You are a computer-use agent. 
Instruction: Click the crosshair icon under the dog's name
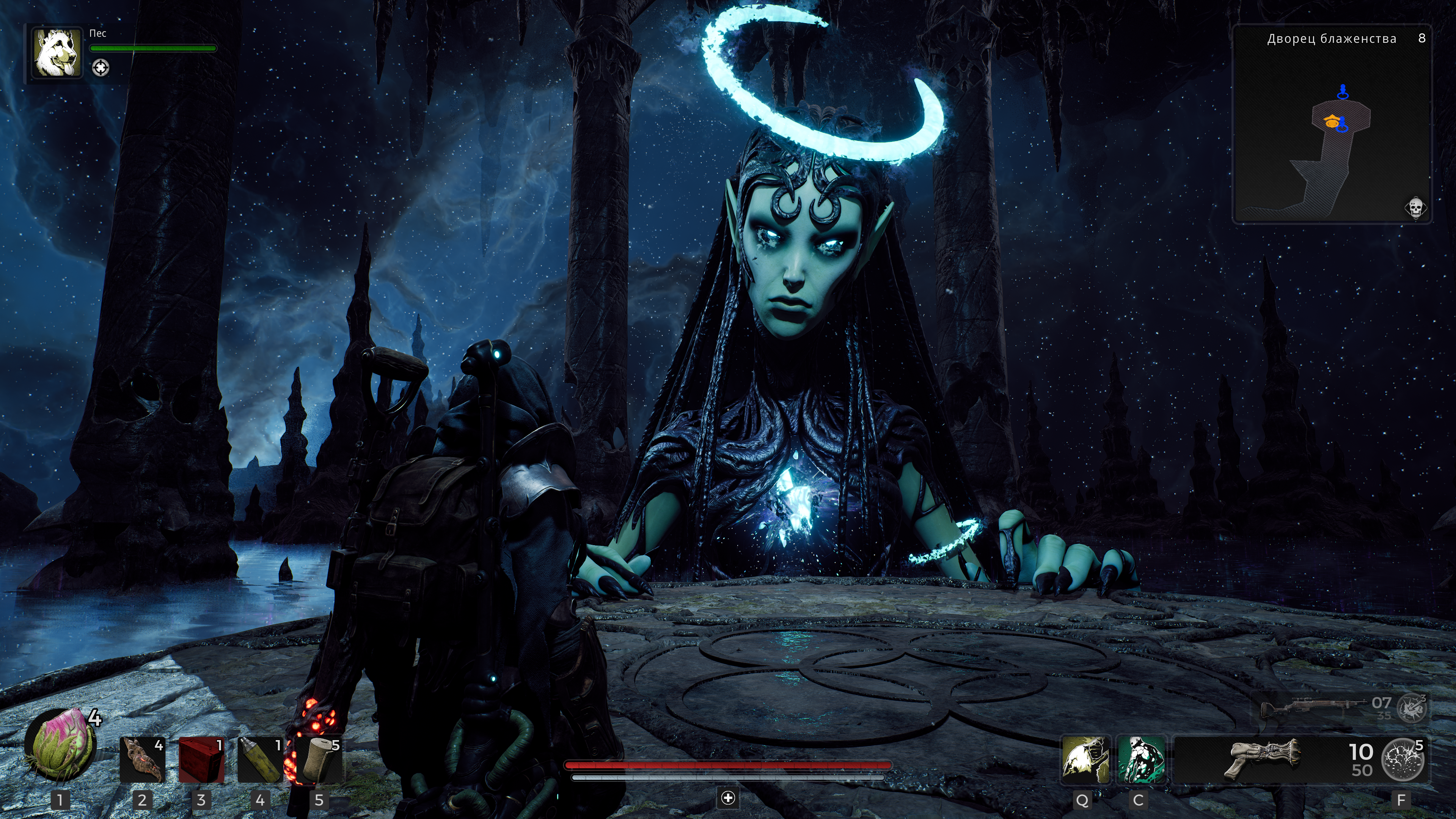[x=101, y=68]
